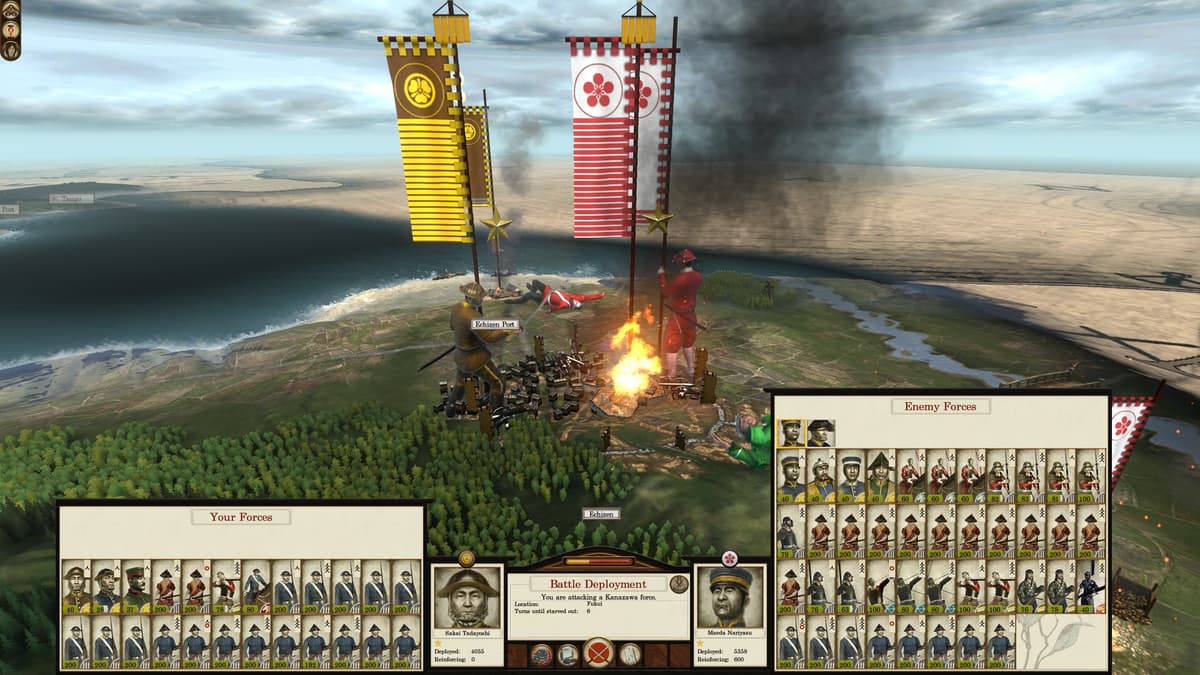
Task: Click the top binoculars icon in corner
Action: (10, 9)
